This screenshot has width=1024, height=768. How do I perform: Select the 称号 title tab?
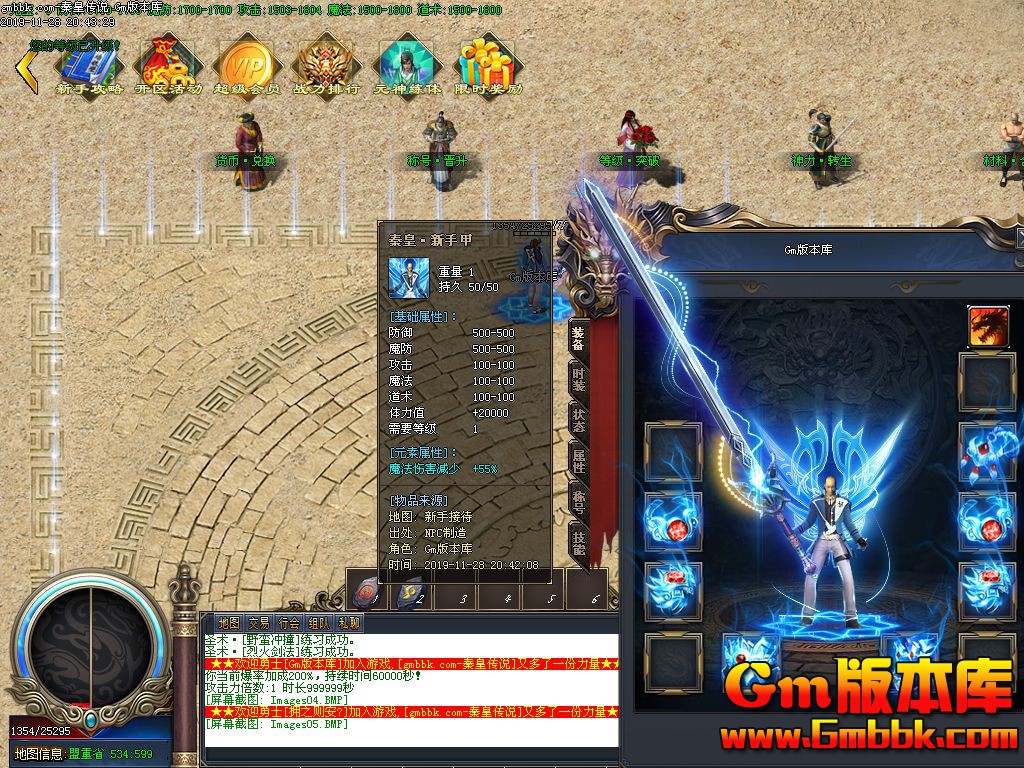click(578, 502)
